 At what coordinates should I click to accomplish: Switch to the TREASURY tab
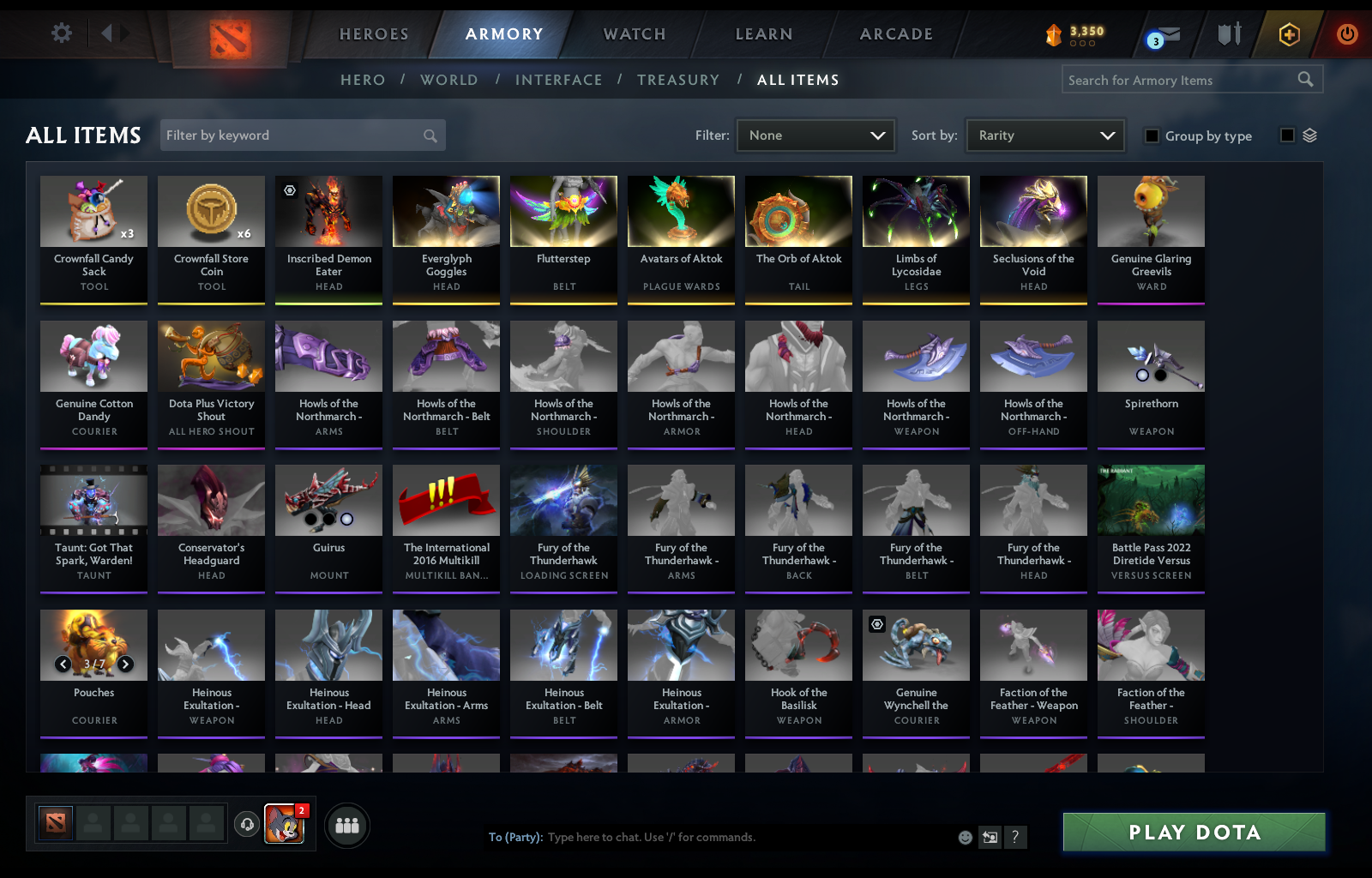tap(678, 80)
